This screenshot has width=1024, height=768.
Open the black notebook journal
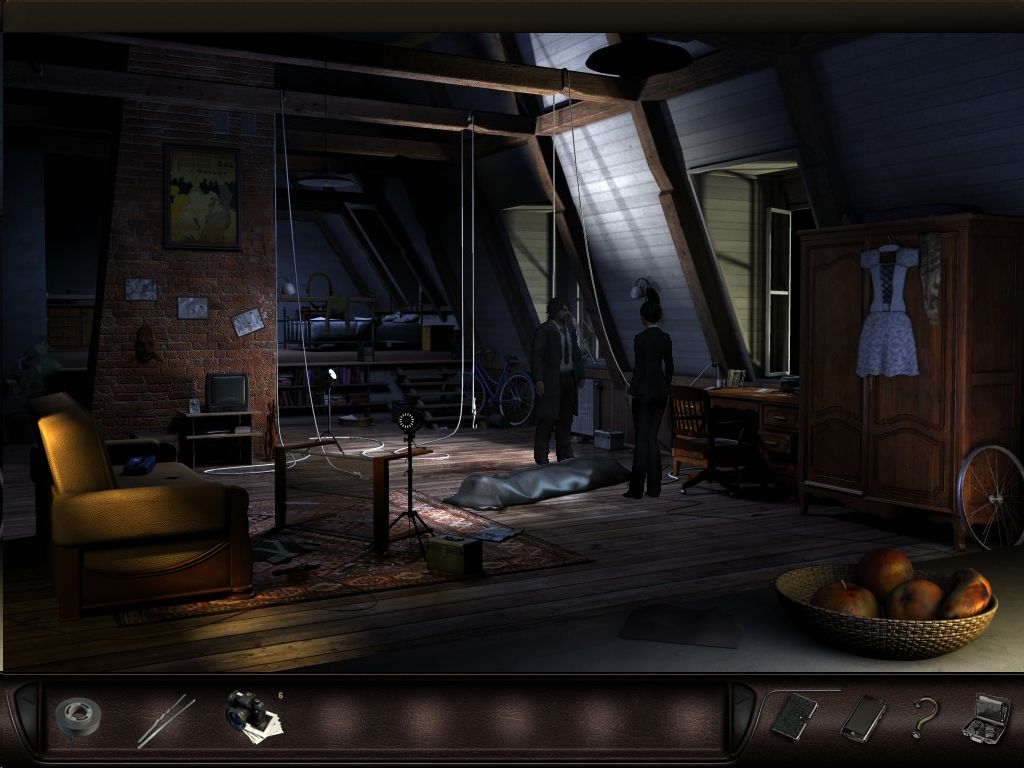click(794, 717)
